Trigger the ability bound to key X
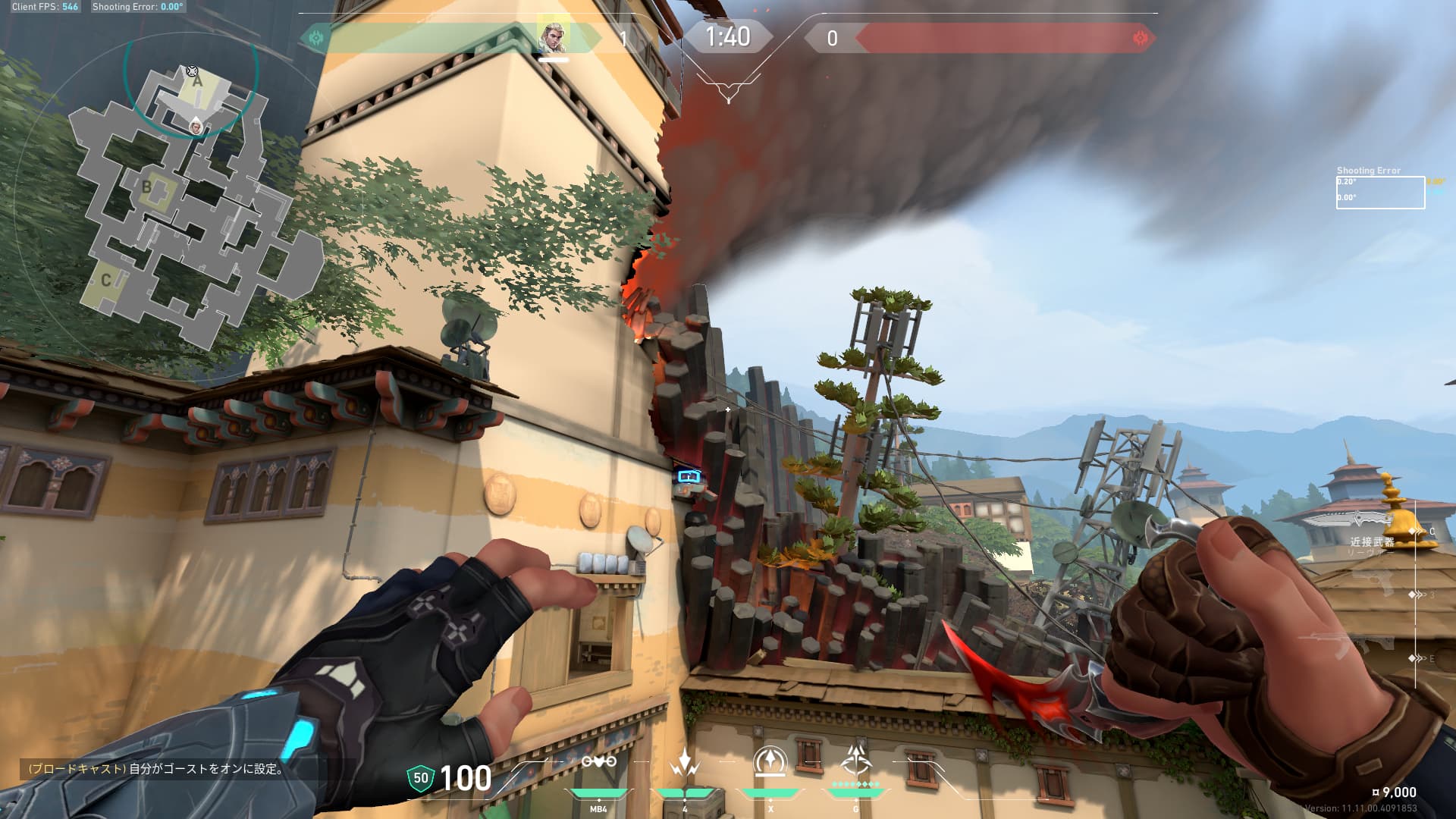 (x=770, y=763)
